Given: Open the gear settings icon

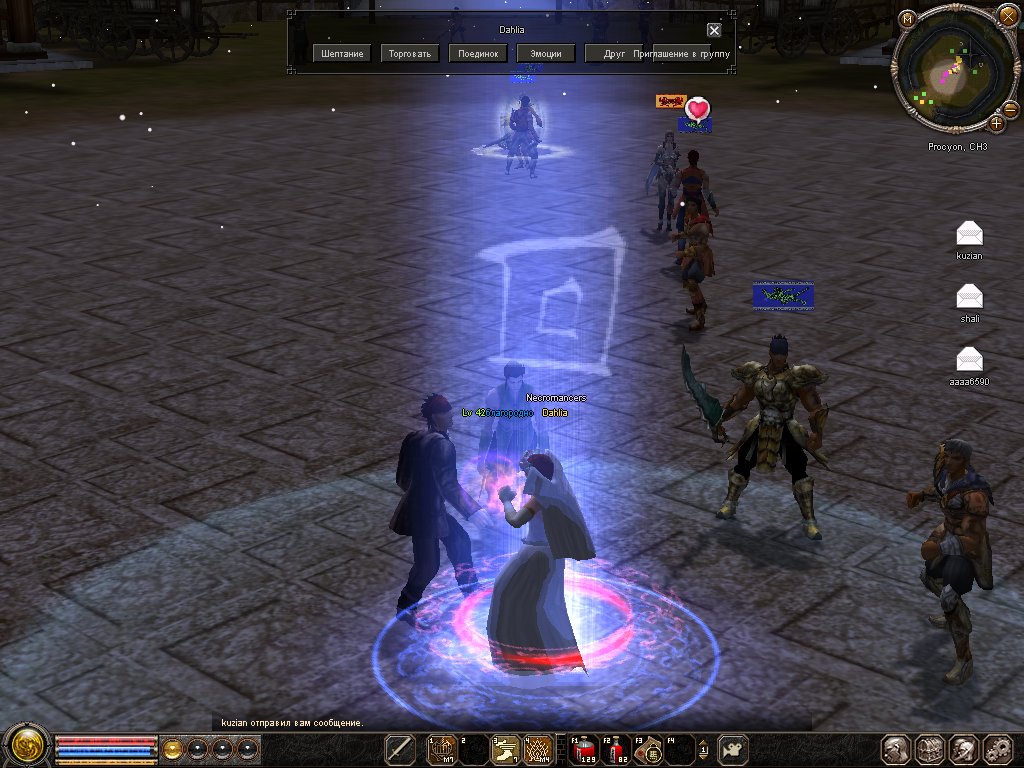Looking at the screenshot, I should pos(999,749).
